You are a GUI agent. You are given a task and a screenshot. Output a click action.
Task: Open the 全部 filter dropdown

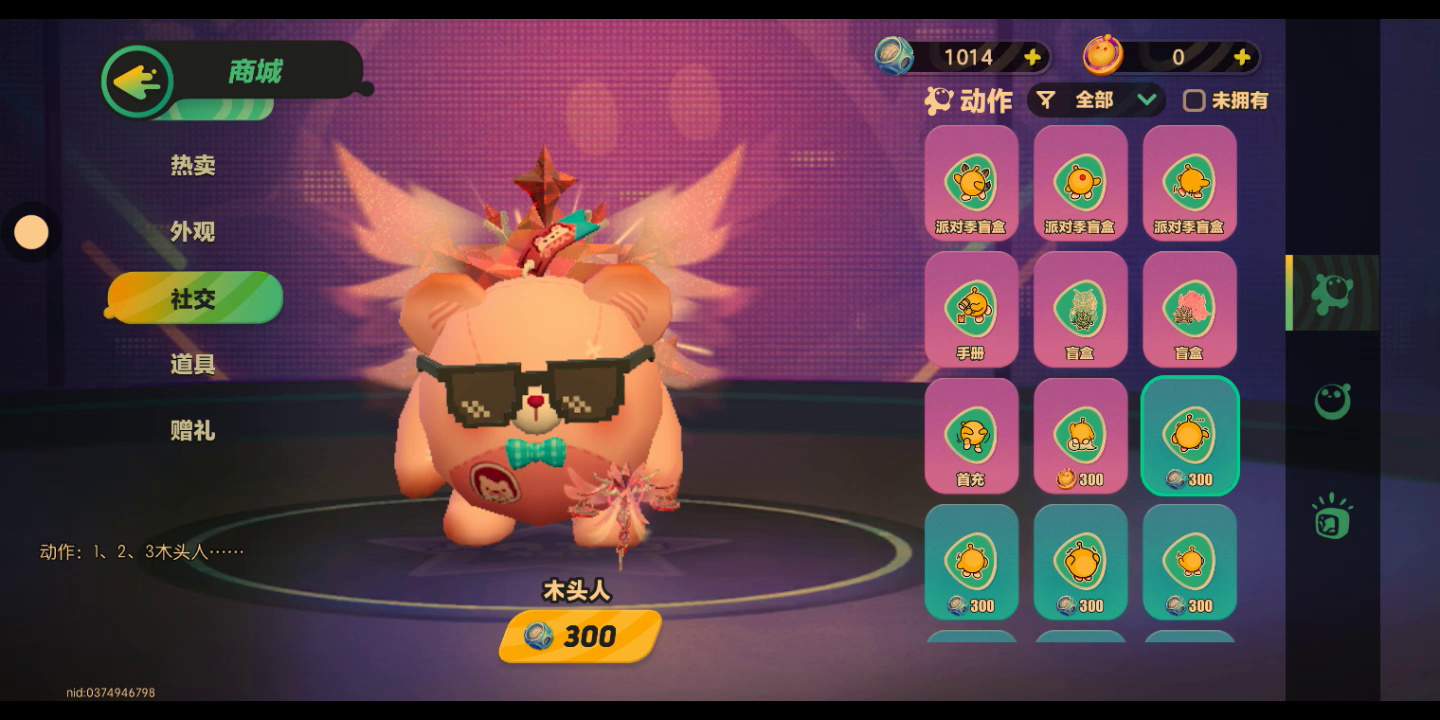click(x=1098, y=100)
